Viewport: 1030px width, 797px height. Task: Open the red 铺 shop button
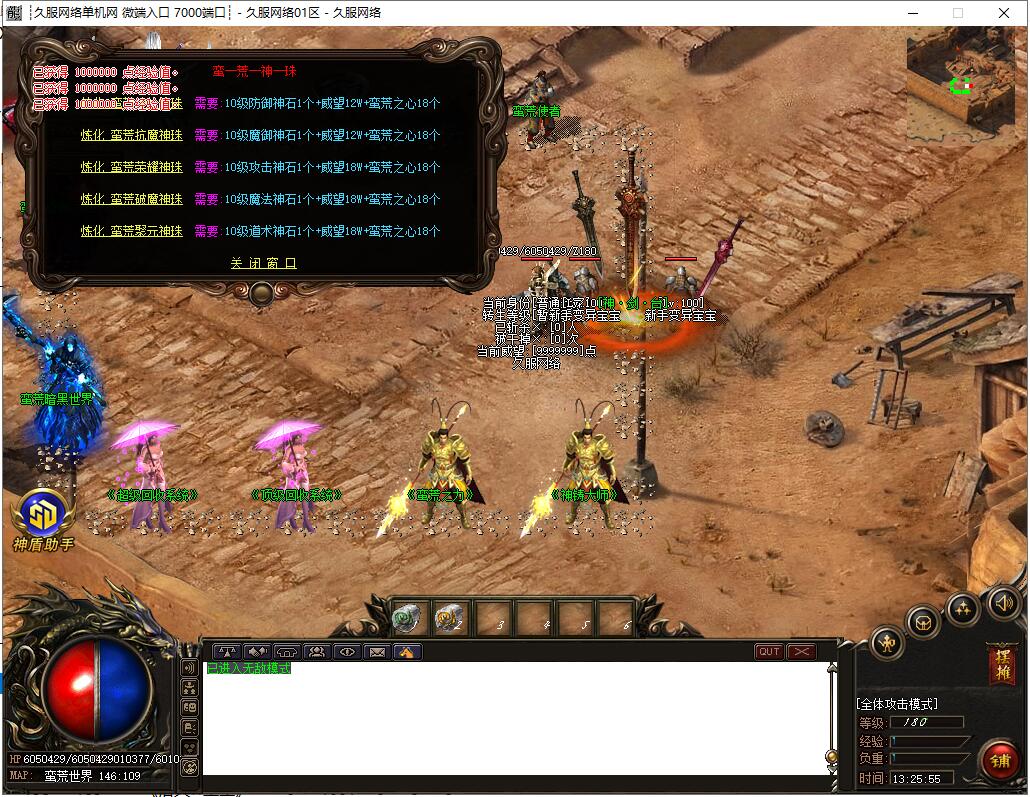(998, 760)
